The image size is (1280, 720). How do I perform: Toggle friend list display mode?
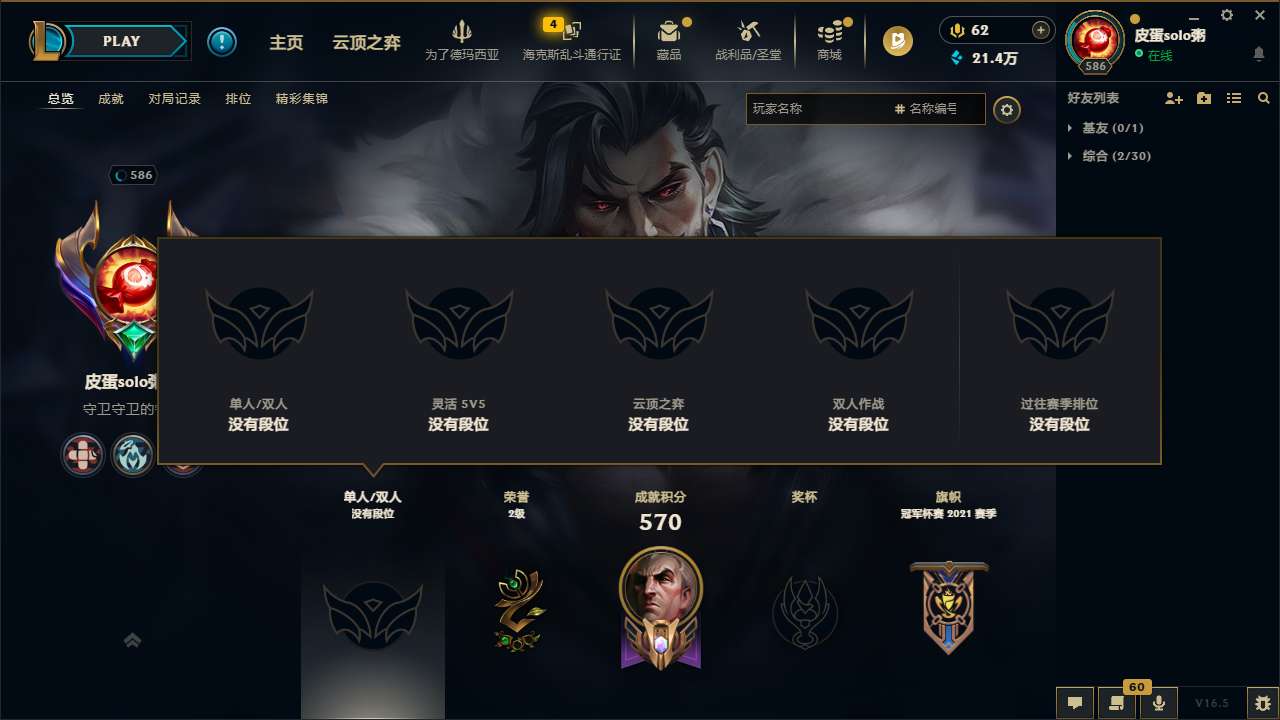(x=1234, y=98)
